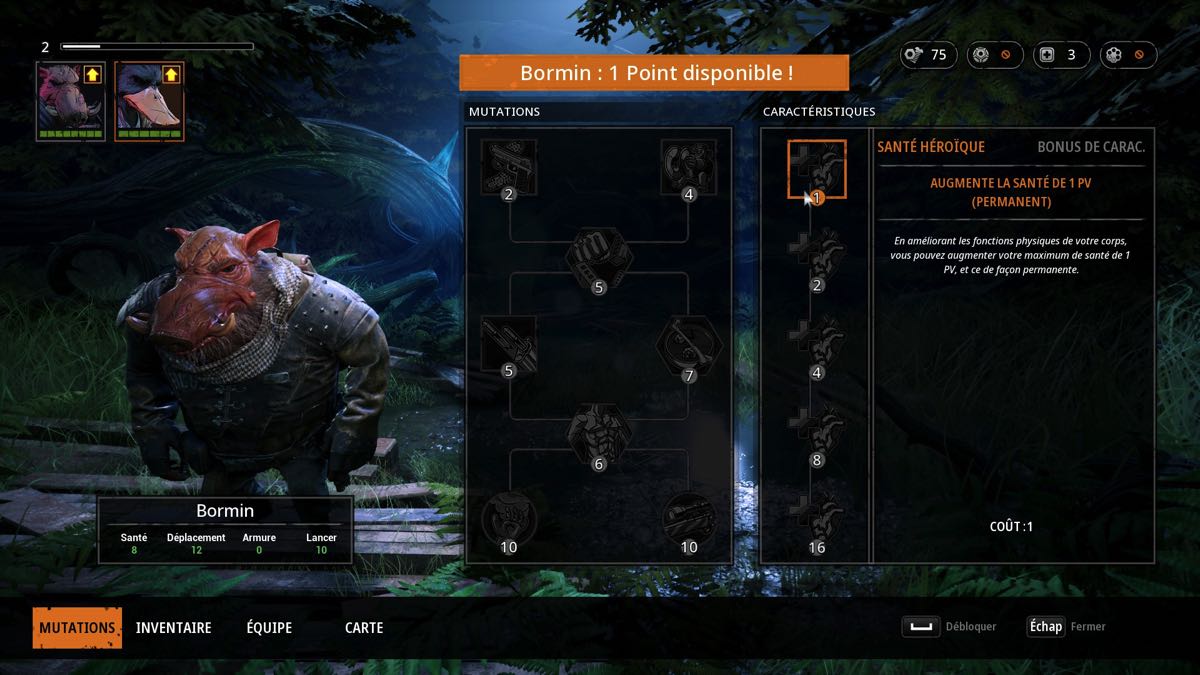Open the Équipe tab

pos(269,628)
